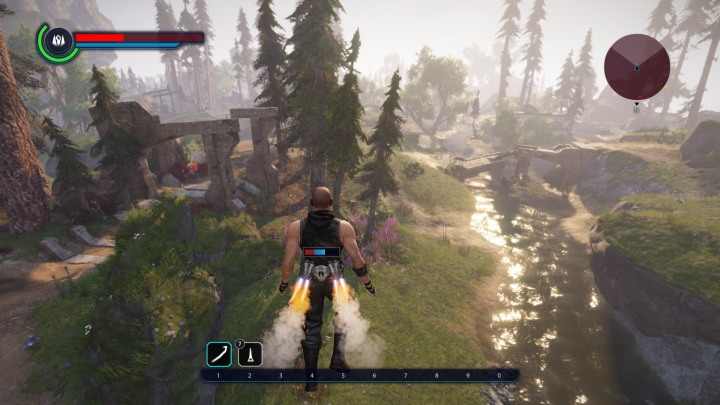The image size is (720, 405).
Task: Click the circular radar minimap
Action: coord(636,67)
